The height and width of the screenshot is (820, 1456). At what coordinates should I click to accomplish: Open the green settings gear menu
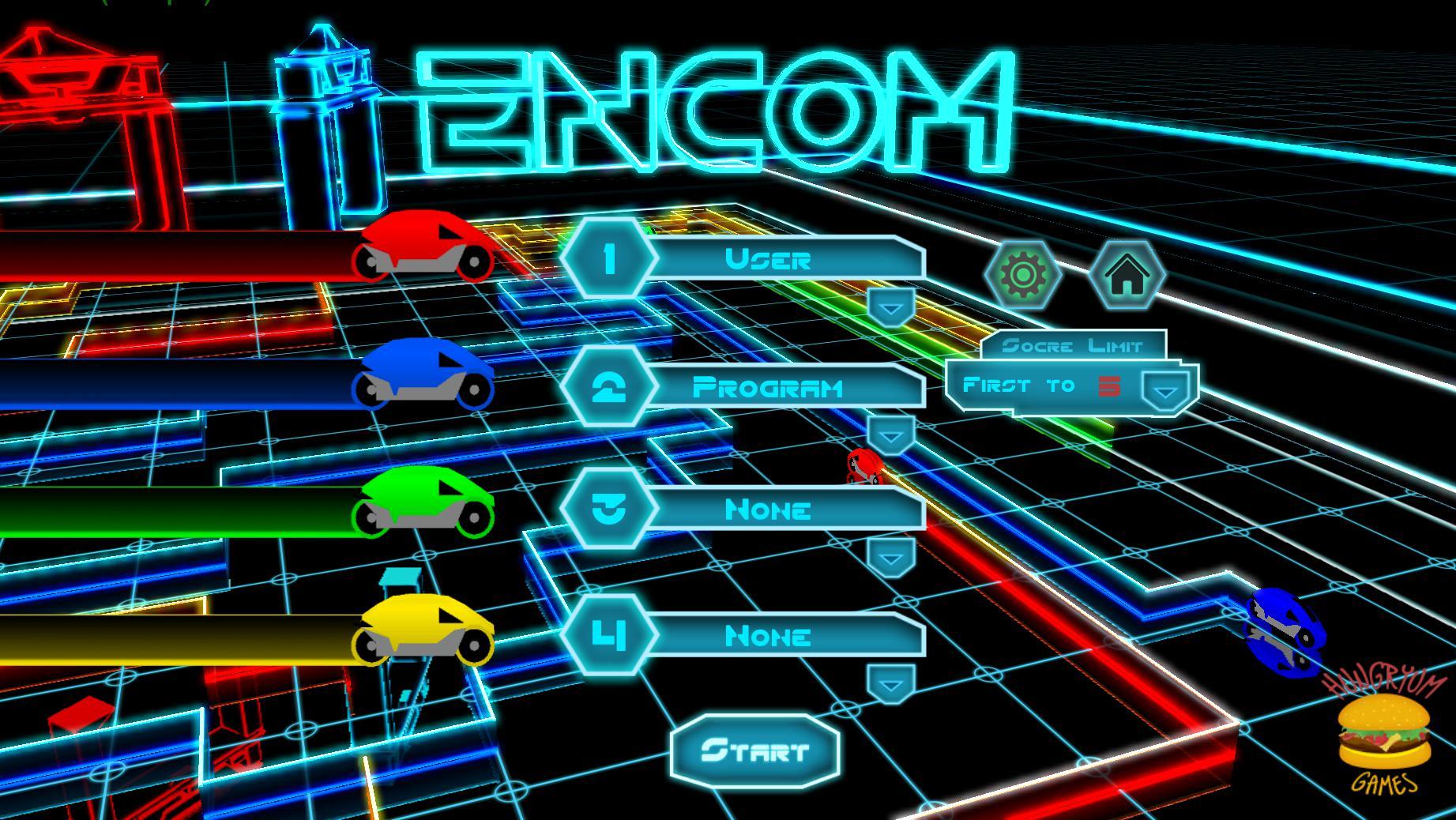click(x=1022, y=276)
